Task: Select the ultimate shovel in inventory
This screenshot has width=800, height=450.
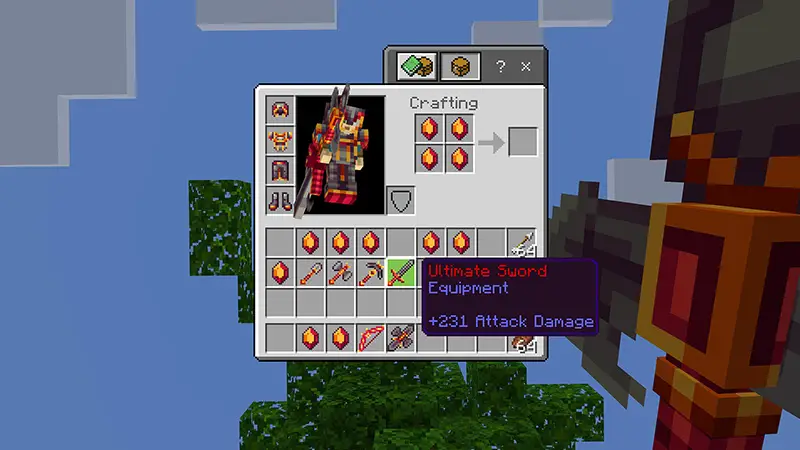Action: (x=310, y=272)
